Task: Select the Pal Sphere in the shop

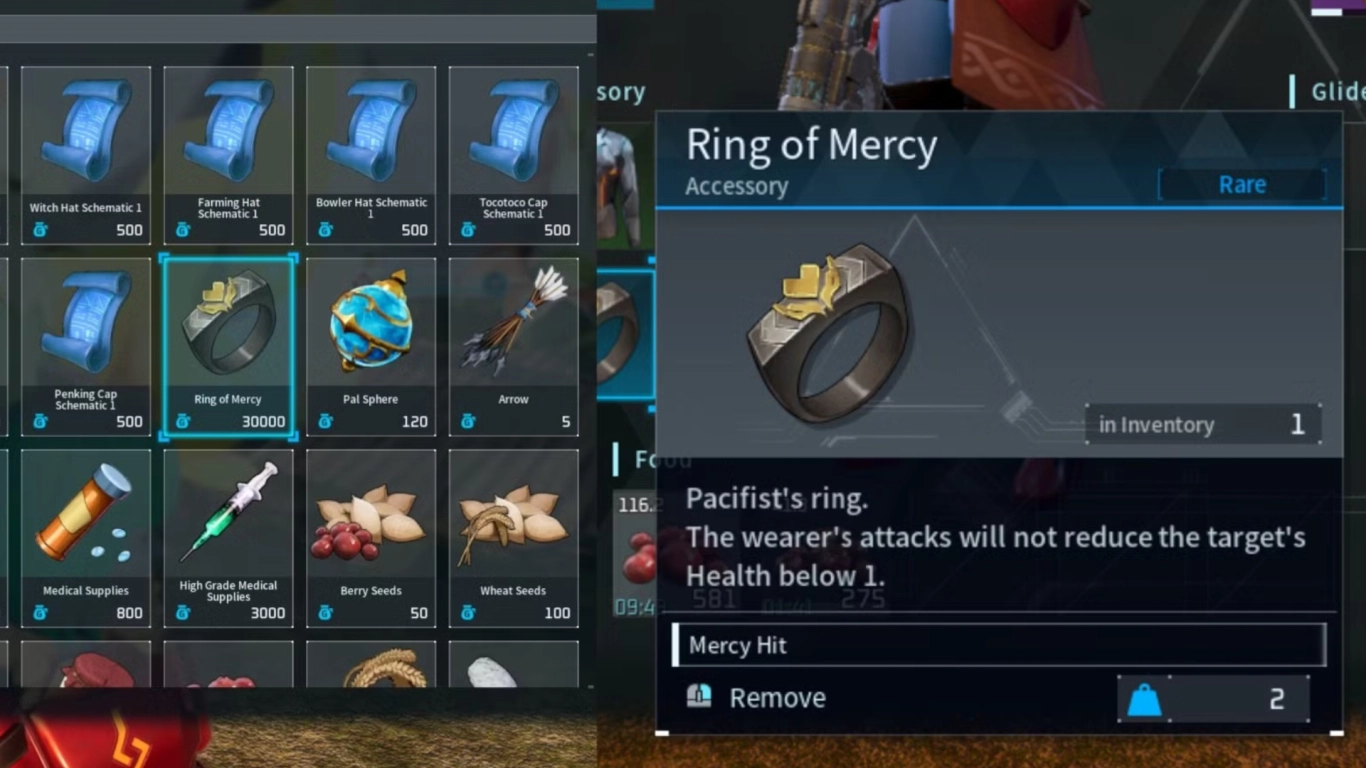Action: (x=371, y=340)
